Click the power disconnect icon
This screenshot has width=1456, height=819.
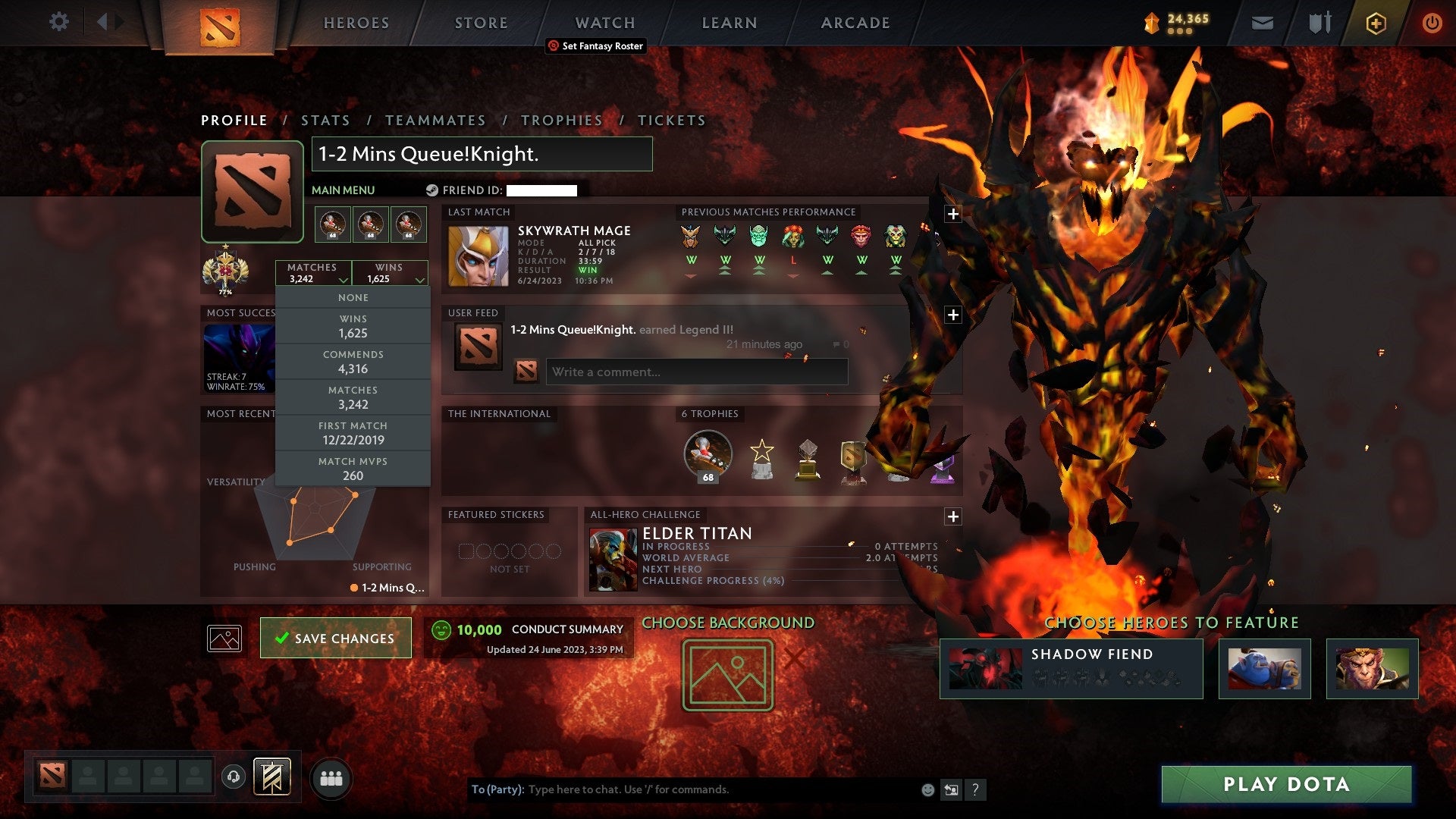pyautogui.click(x=1432, y=23)
